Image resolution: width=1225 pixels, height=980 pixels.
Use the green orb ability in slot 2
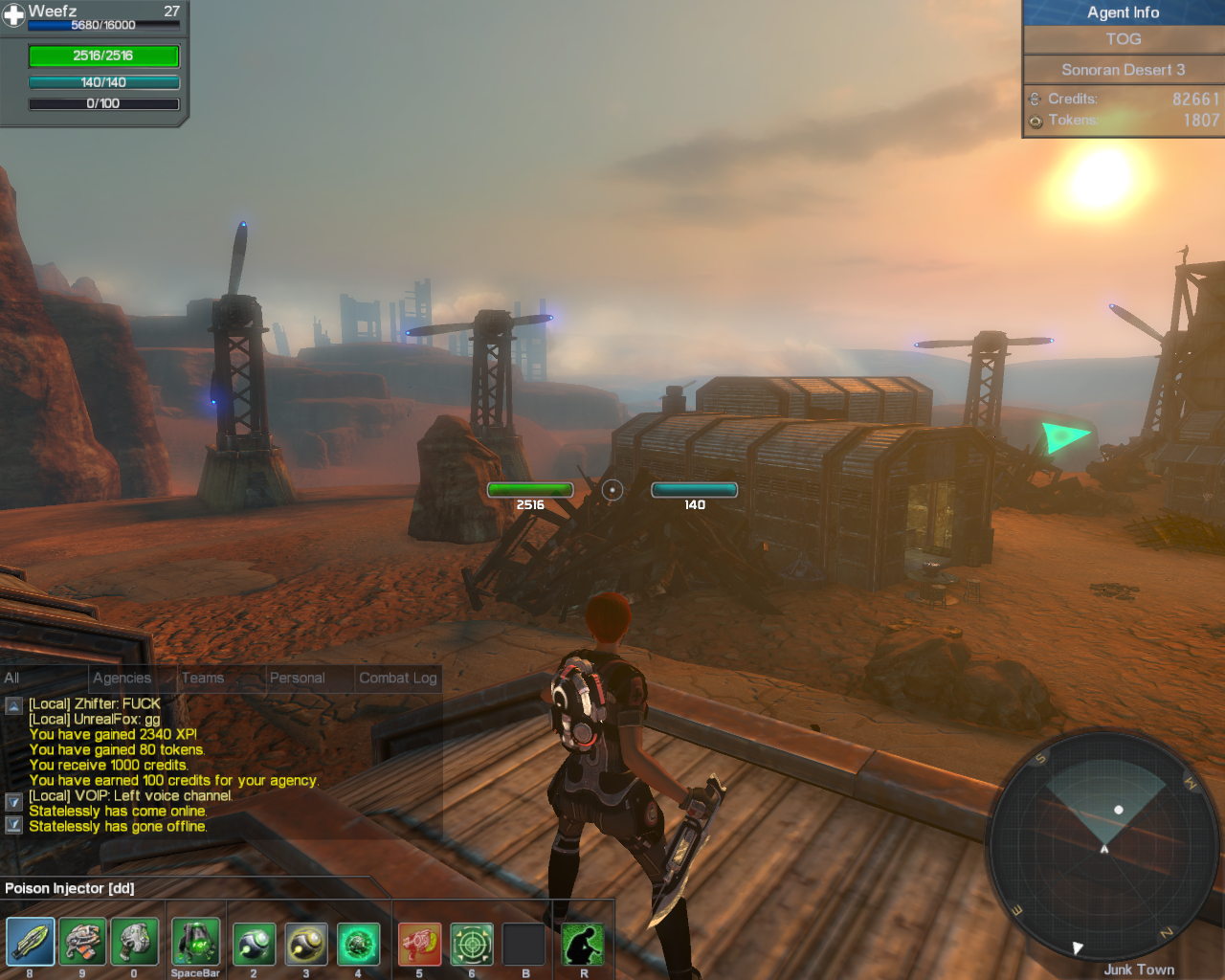254,945
